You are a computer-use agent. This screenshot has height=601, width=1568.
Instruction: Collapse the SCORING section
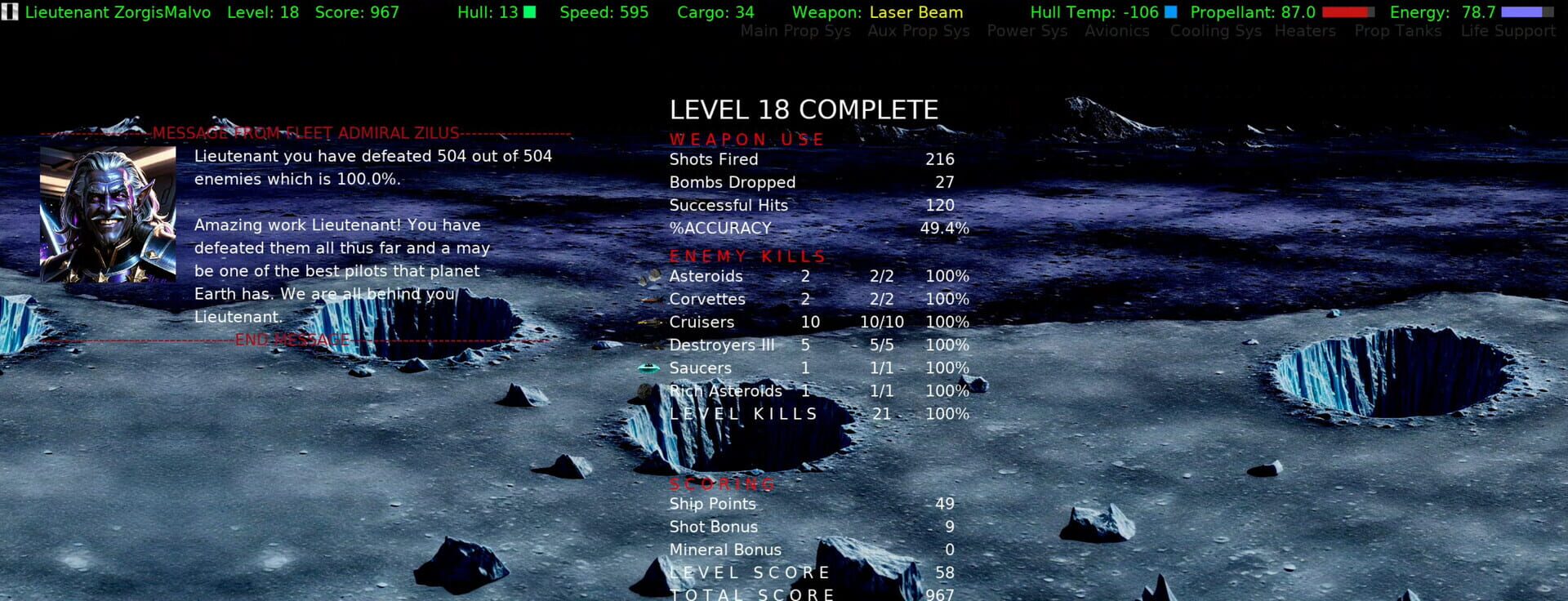click(722, 483)
